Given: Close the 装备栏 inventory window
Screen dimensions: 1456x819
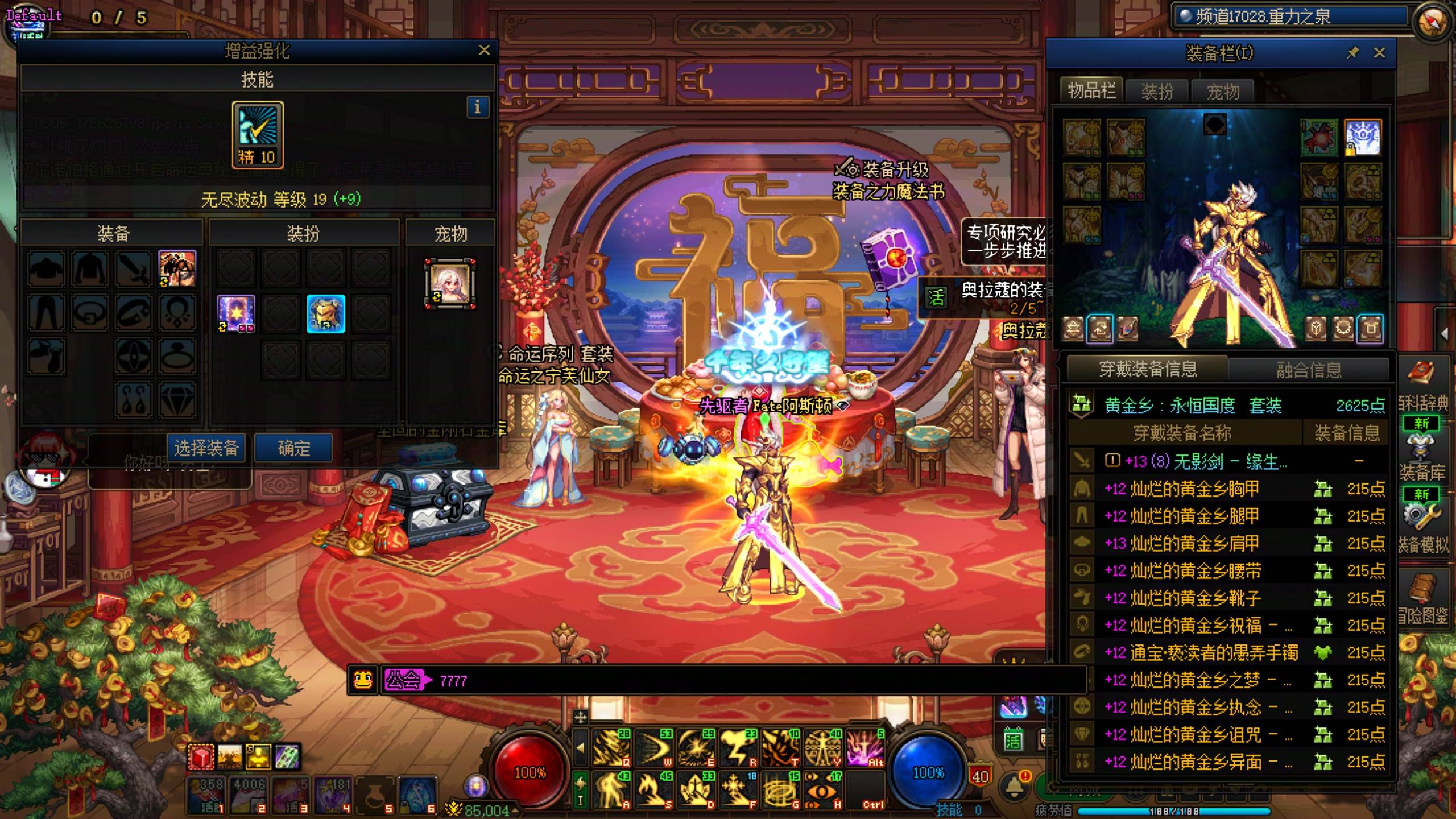Looking at the screenshot, I should click(1379, 53).
